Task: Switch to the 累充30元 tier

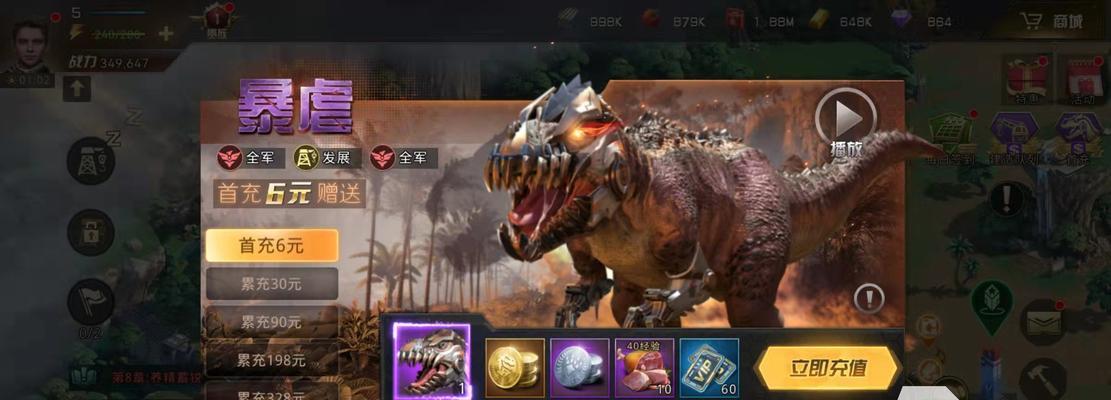Action: [272, 283]
